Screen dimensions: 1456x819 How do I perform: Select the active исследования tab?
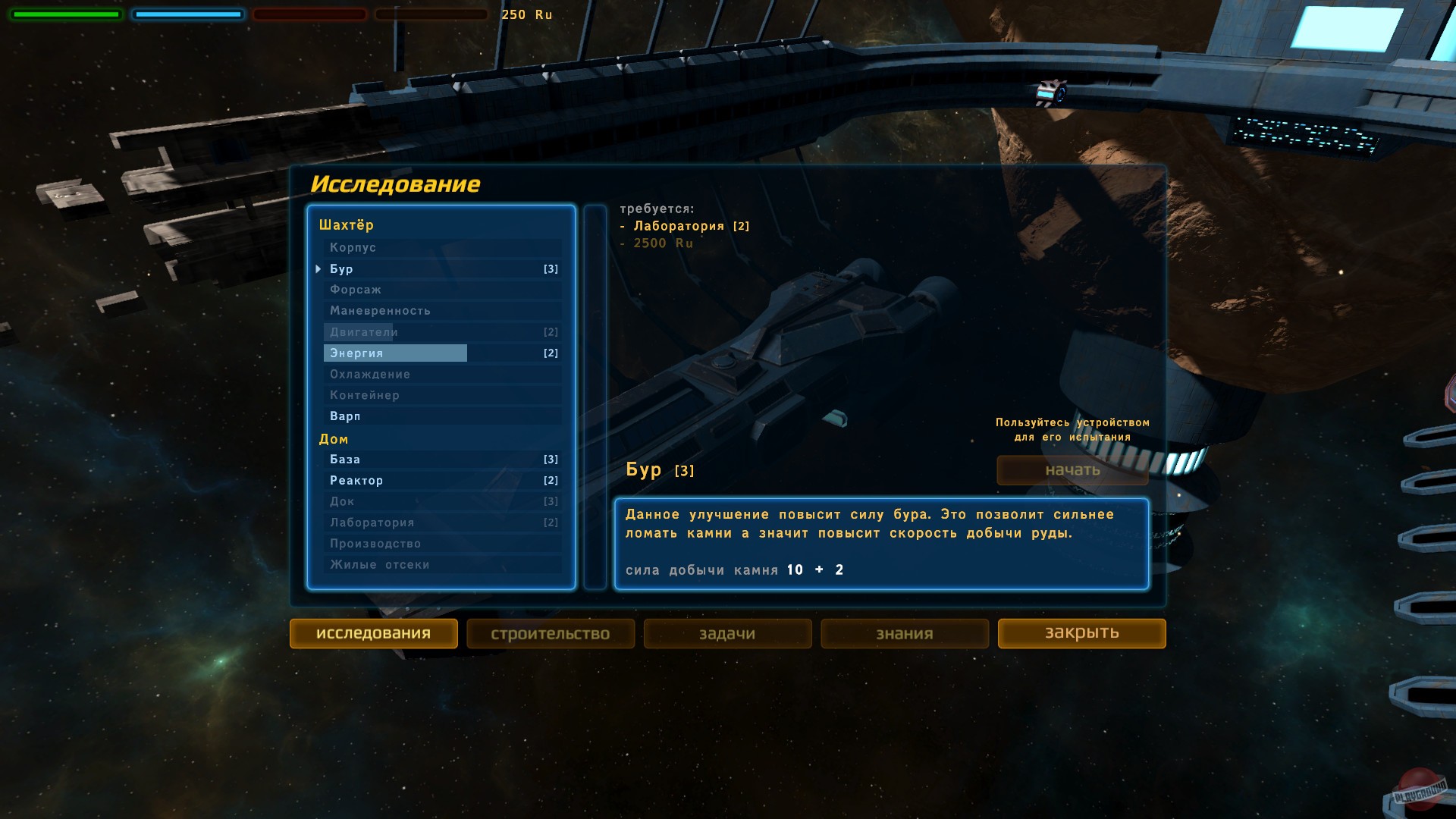[x=374, y=633]
